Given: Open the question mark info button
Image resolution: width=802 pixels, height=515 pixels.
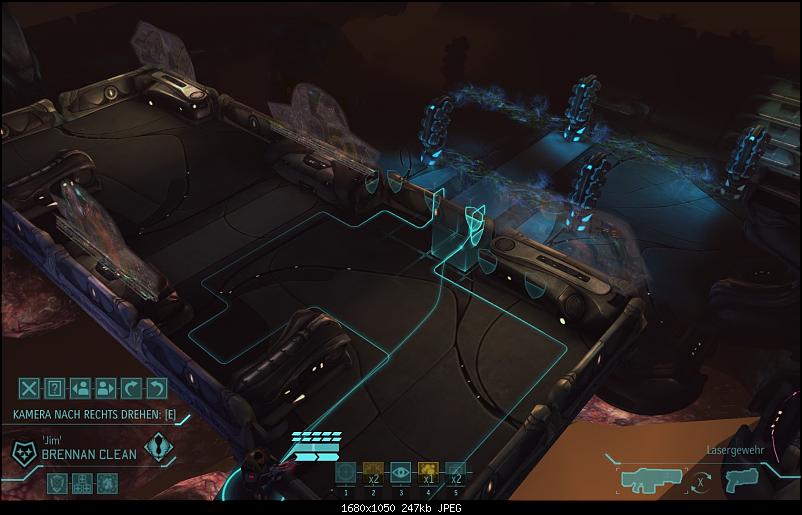Looking at the screenshot, I should (56, 388).
